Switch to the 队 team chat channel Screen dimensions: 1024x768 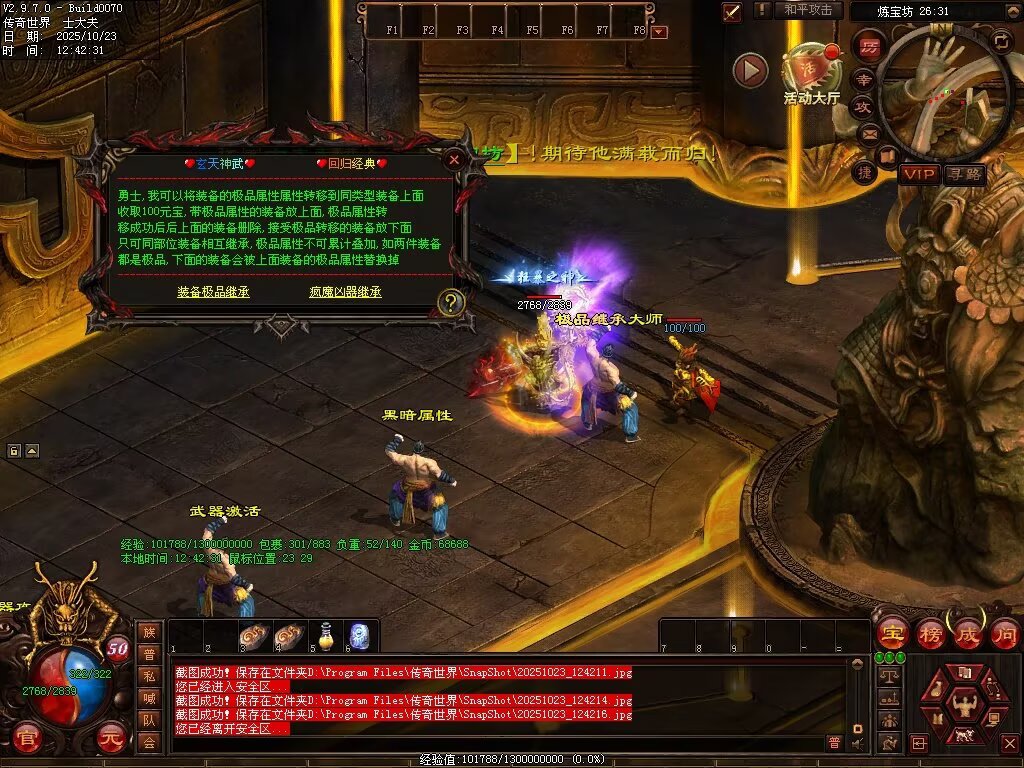(x=149, y=719)
